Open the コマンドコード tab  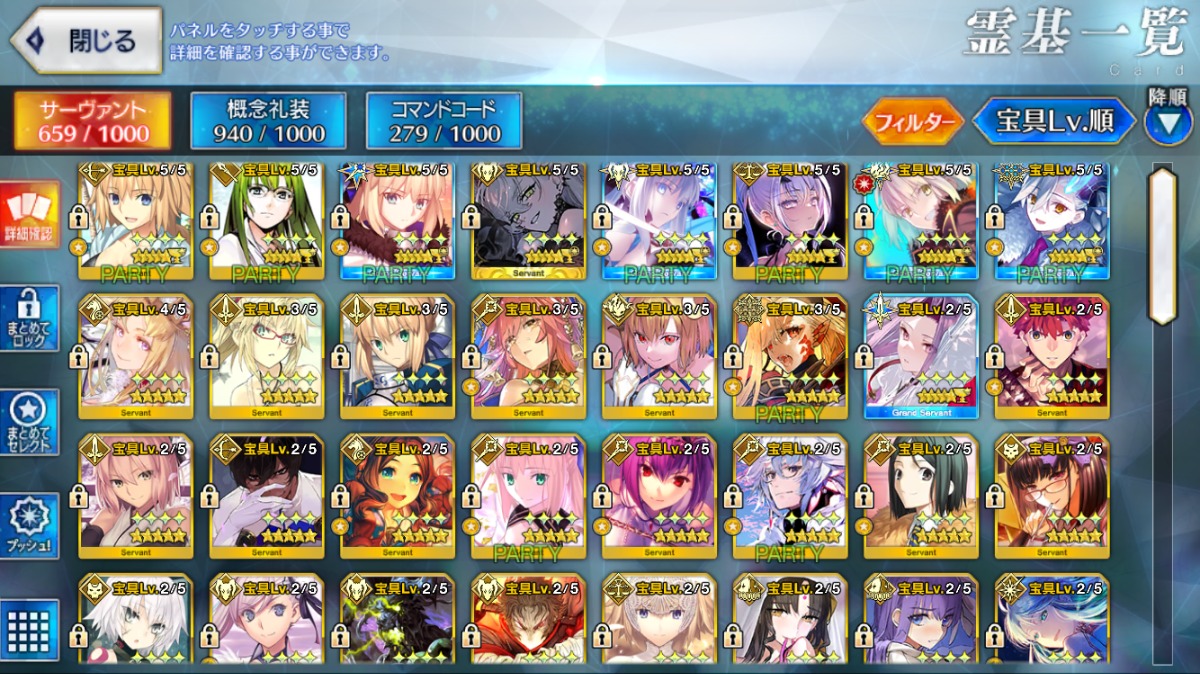pos(444,121)
